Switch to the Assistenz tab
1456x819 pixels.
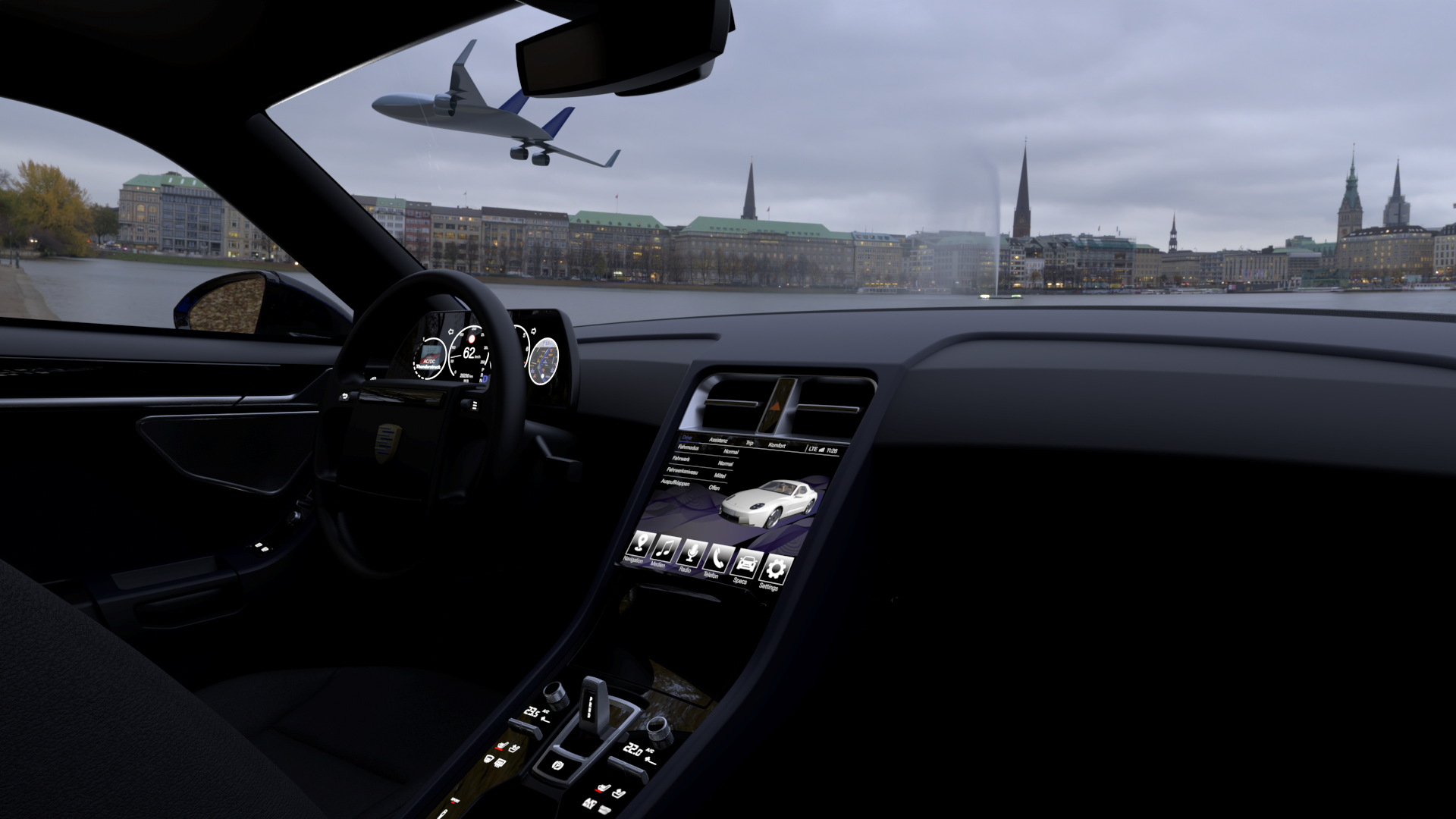coord(717,440)
